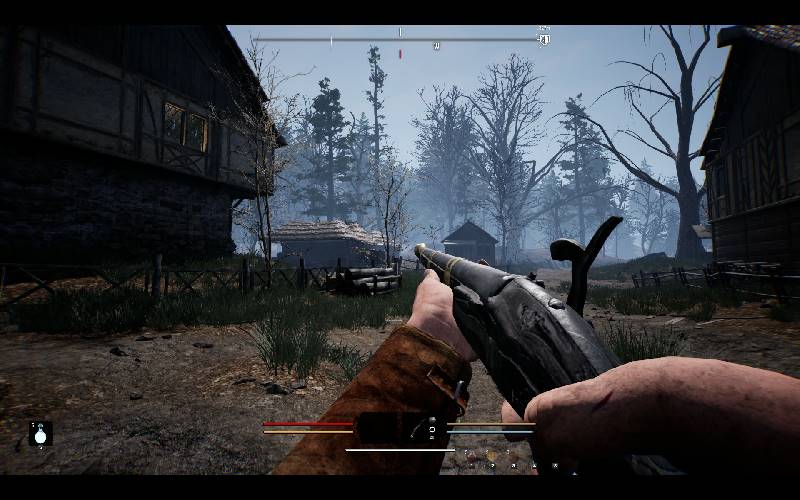Click the compass bar at the top
Image resolution: width=800 pixels, height=500 pixels.
(400, 40)
